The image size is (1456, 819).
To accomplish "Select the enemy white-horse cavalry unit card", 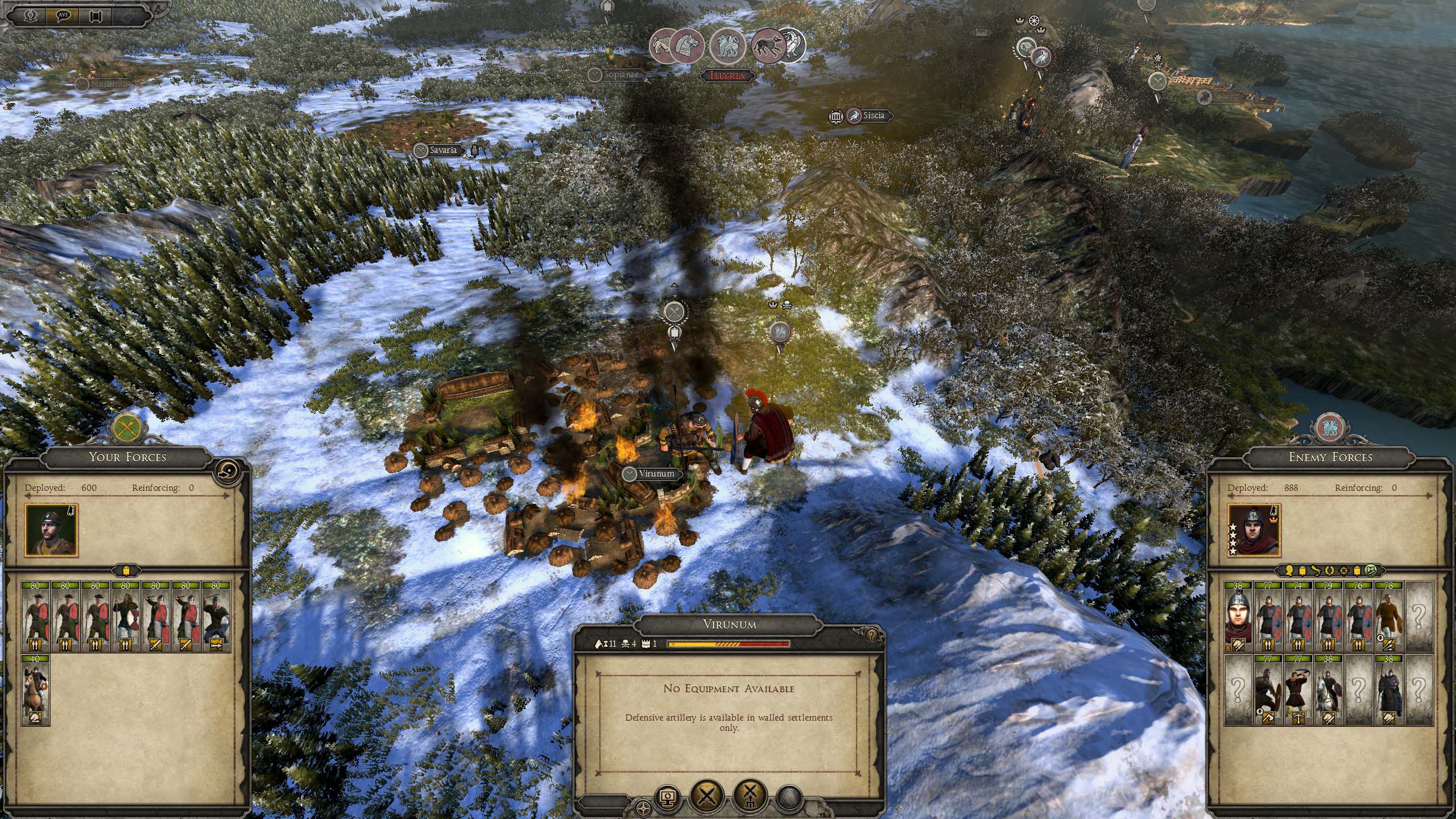I will point(1328,690).
